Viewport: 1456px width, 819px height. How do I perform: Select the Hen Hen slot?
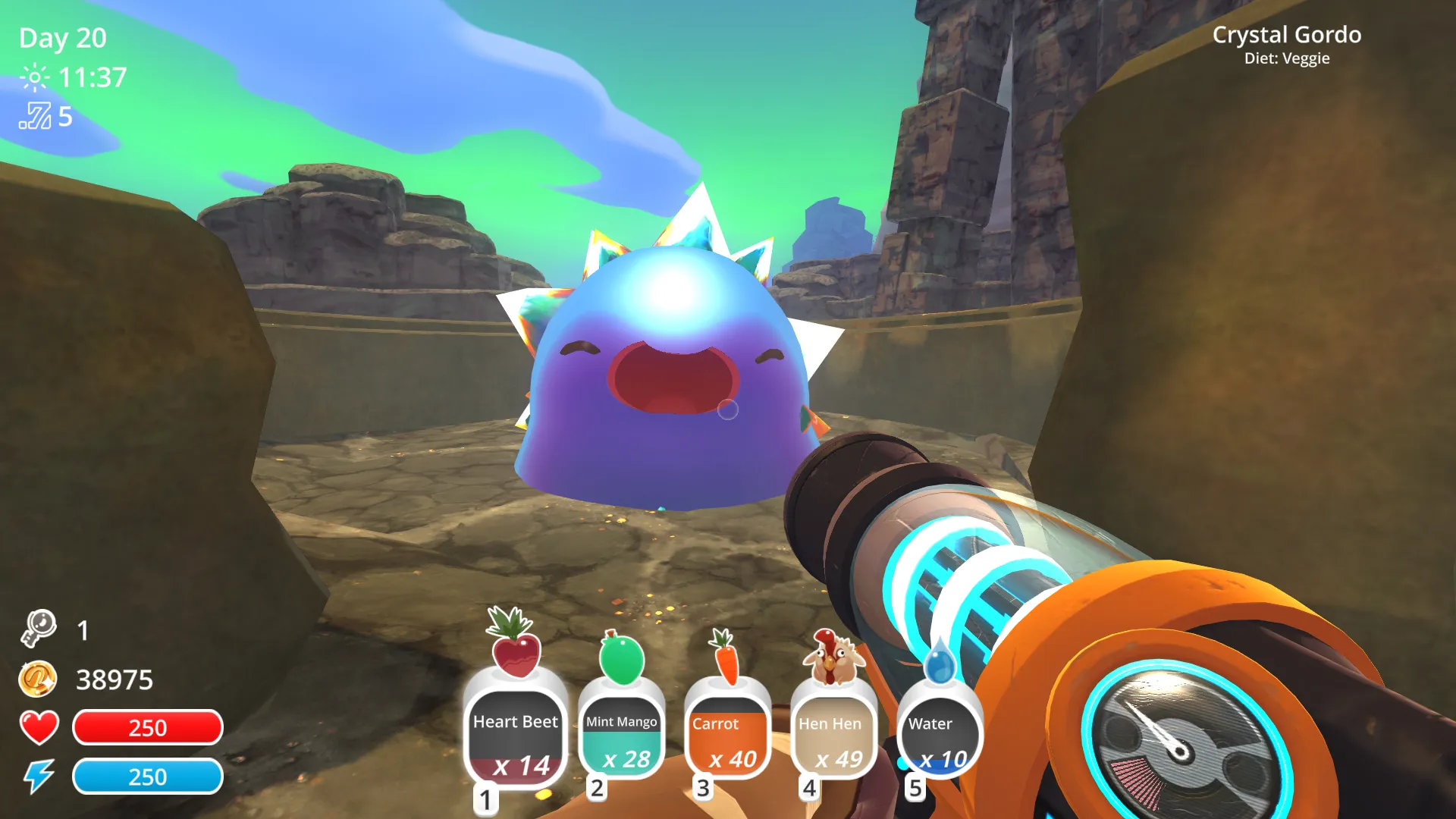[x=833, y=737]
